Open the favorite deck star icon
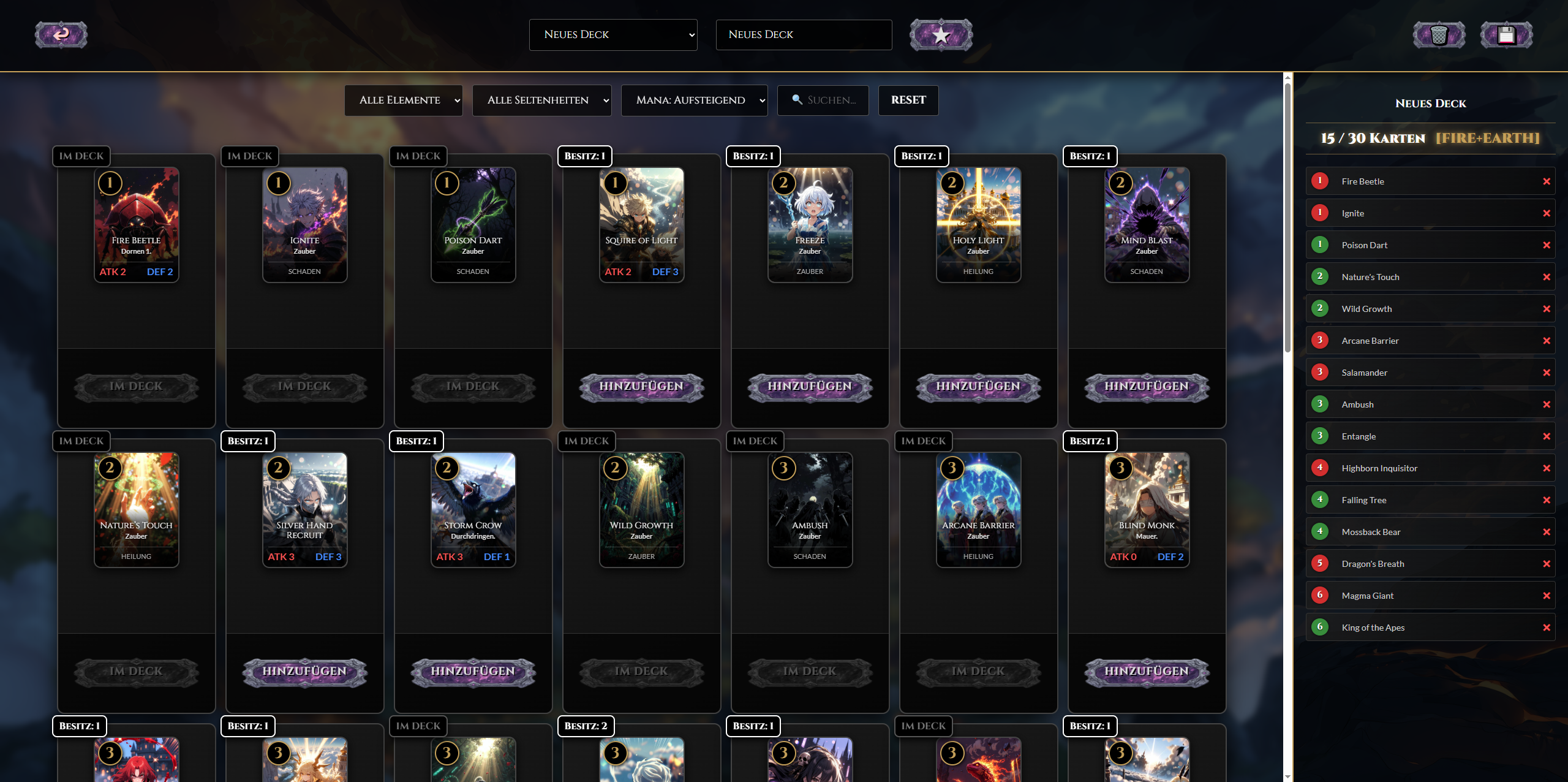 (941, 34)
